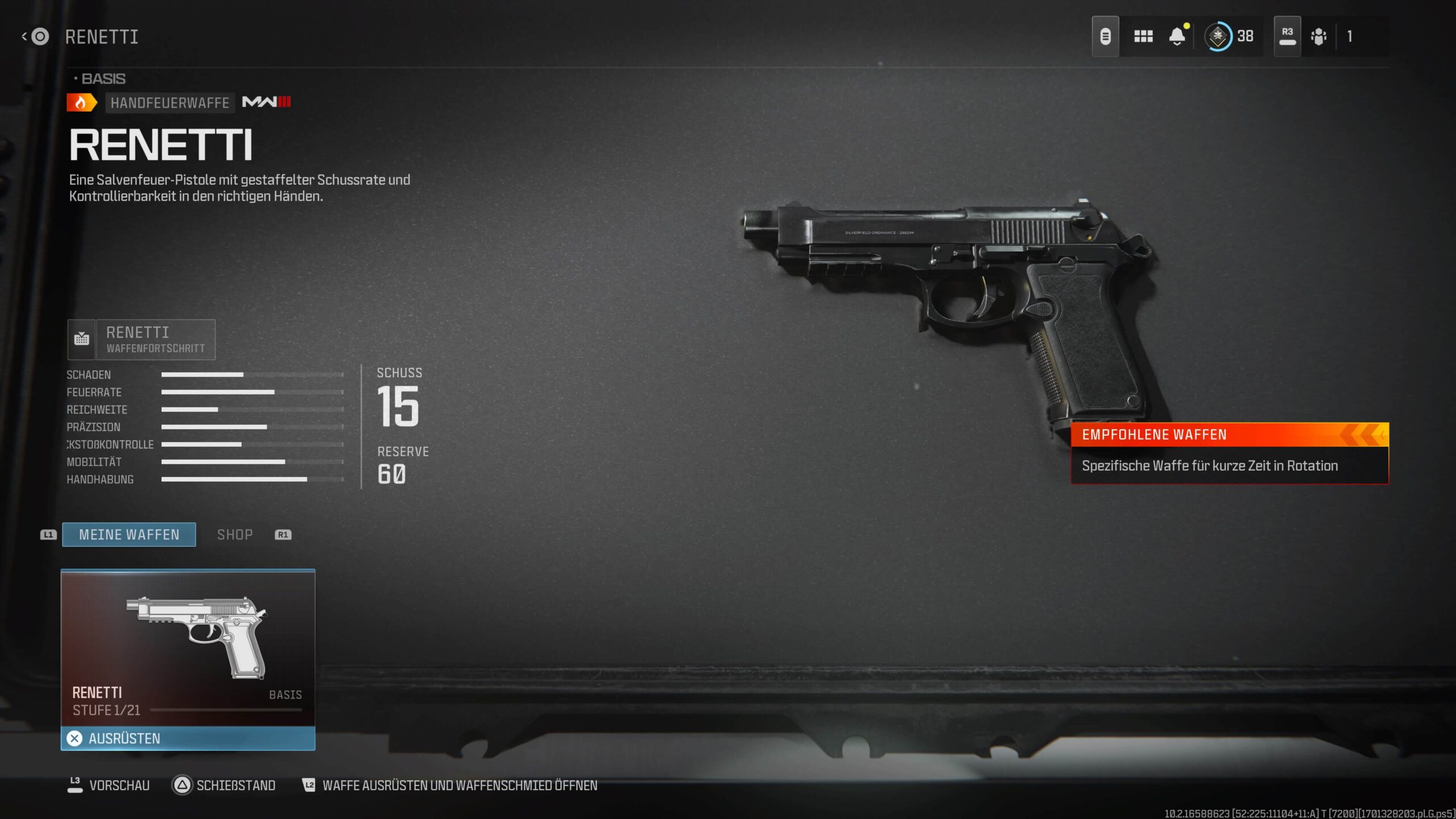The image size is (1456, 819).
Task: Start Vorschau weapon preview
Action: (109, 785)
